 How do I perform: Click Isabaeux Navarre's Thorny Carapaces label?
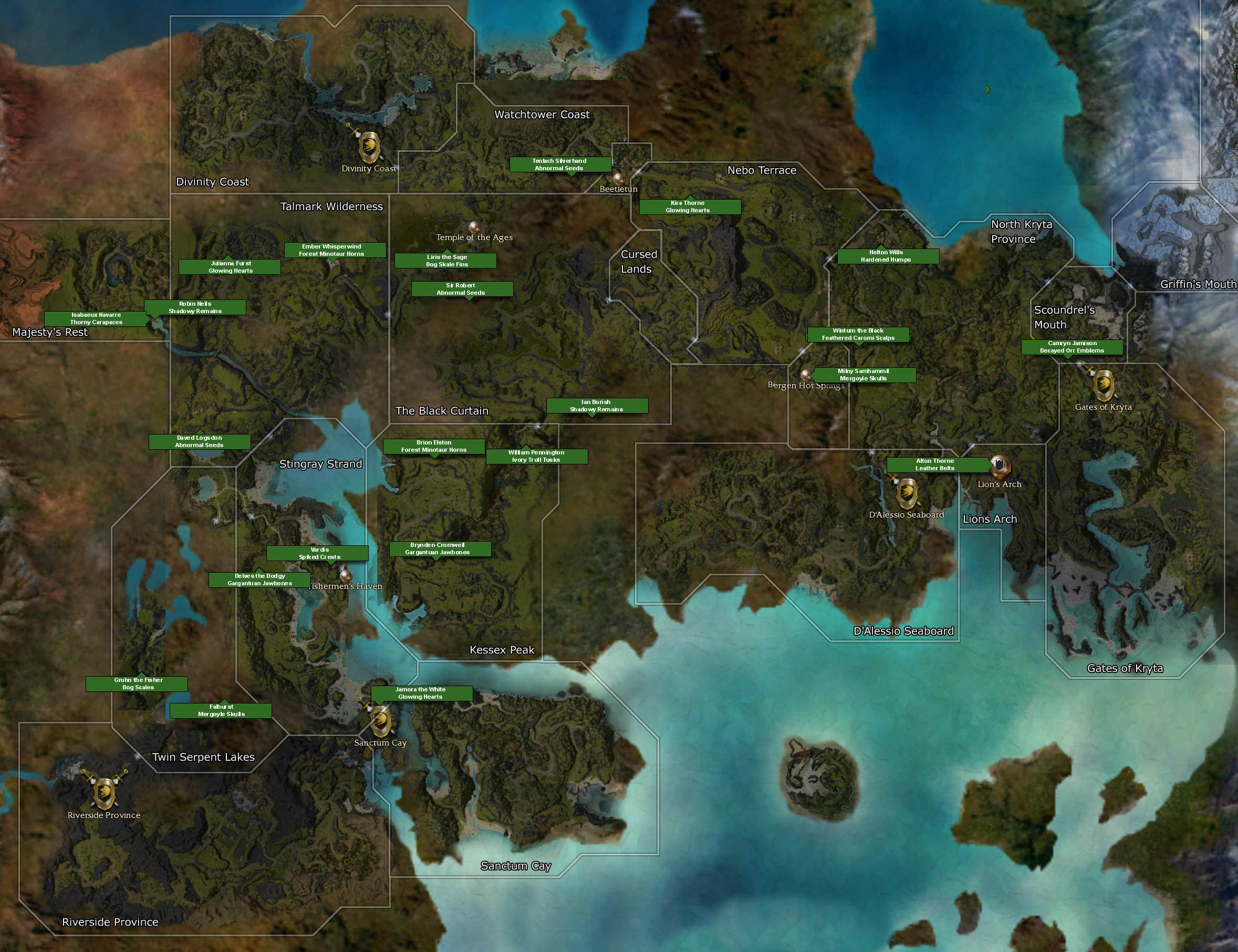[95, 318]
